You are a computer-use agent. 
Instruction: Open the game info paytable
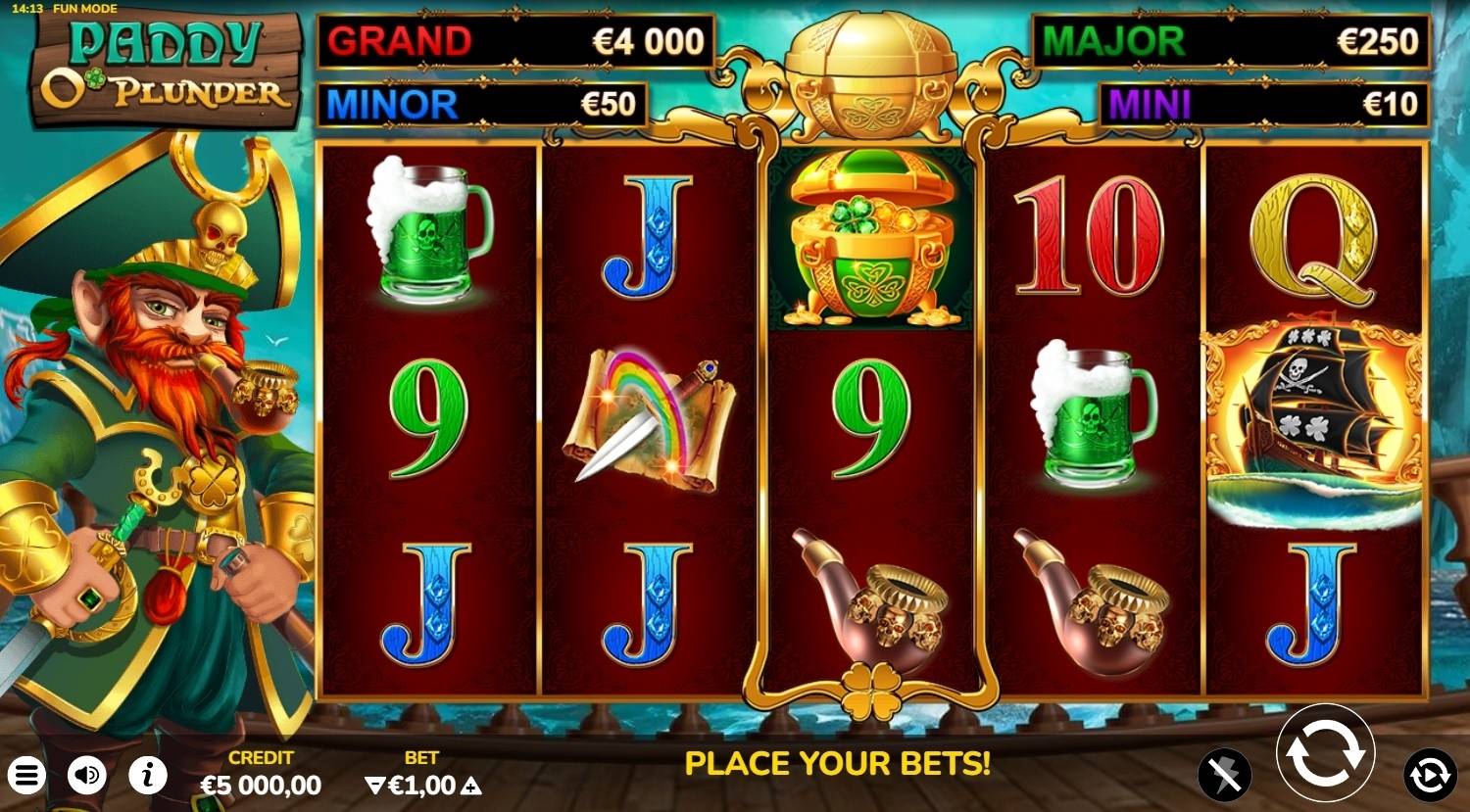point(147,777)
